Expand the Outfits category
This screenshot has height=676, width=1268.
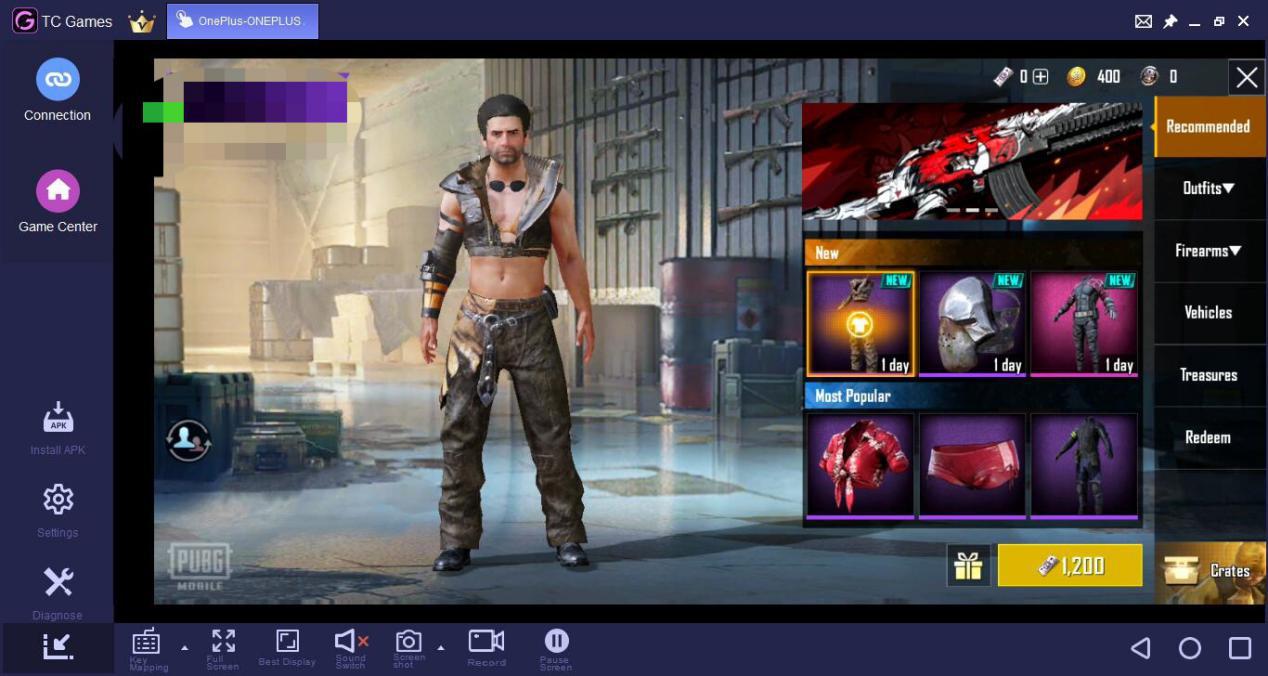(x=1208, y=188)
